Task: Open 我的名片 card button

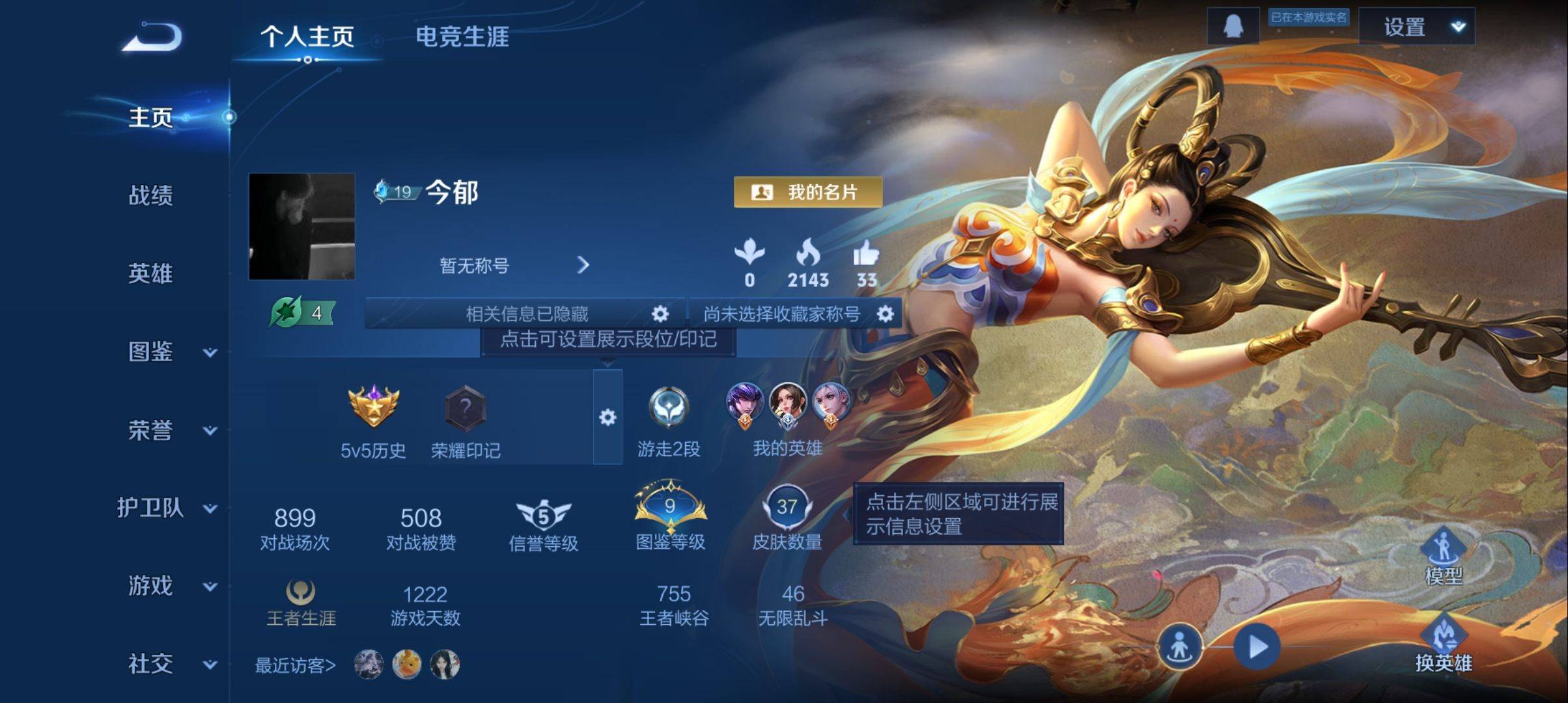Action: coord(807,192)
